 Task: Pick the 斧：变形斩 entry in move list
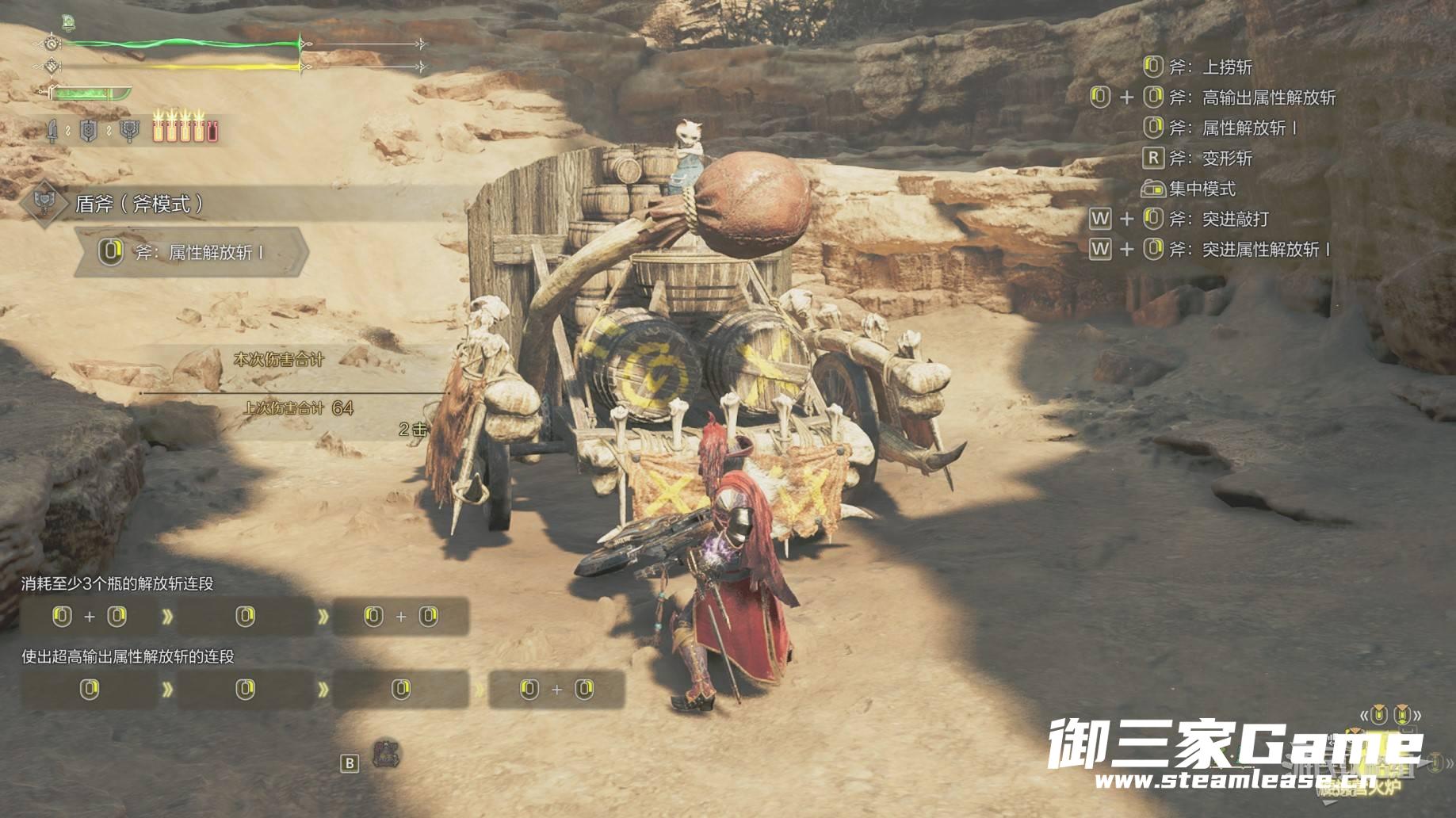1226,159
